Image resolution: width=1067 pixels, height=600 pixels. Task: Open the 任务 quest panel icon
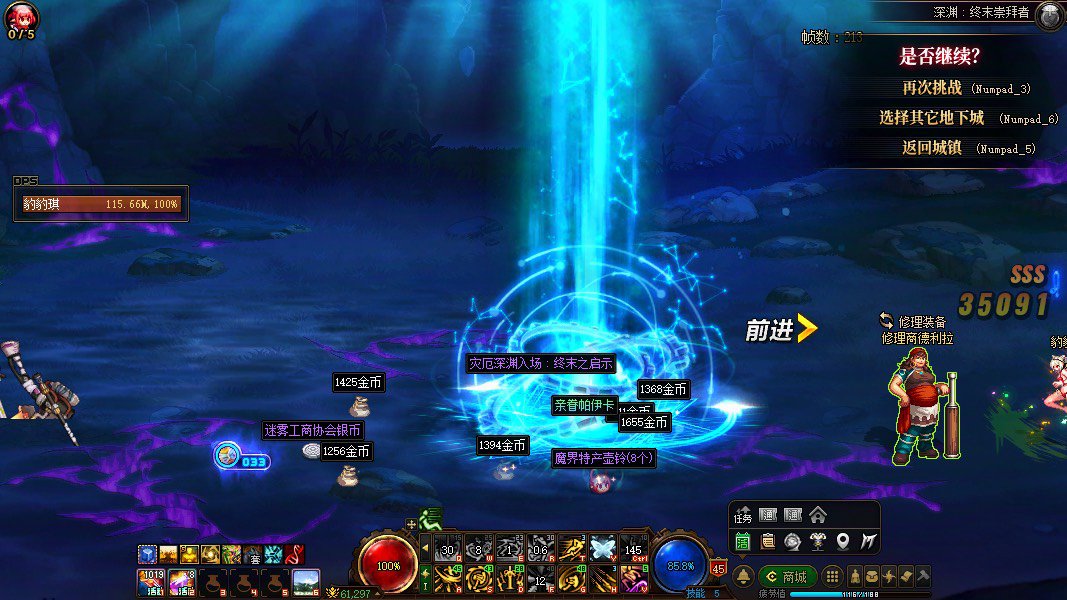coord(743,515)
